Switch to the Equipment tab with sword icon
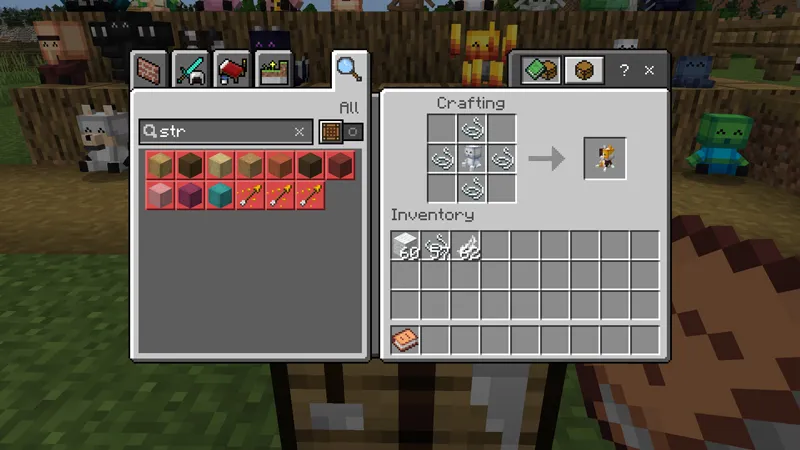Image resolution: width=800 pixels, height=450 pixels. (190, 70)
